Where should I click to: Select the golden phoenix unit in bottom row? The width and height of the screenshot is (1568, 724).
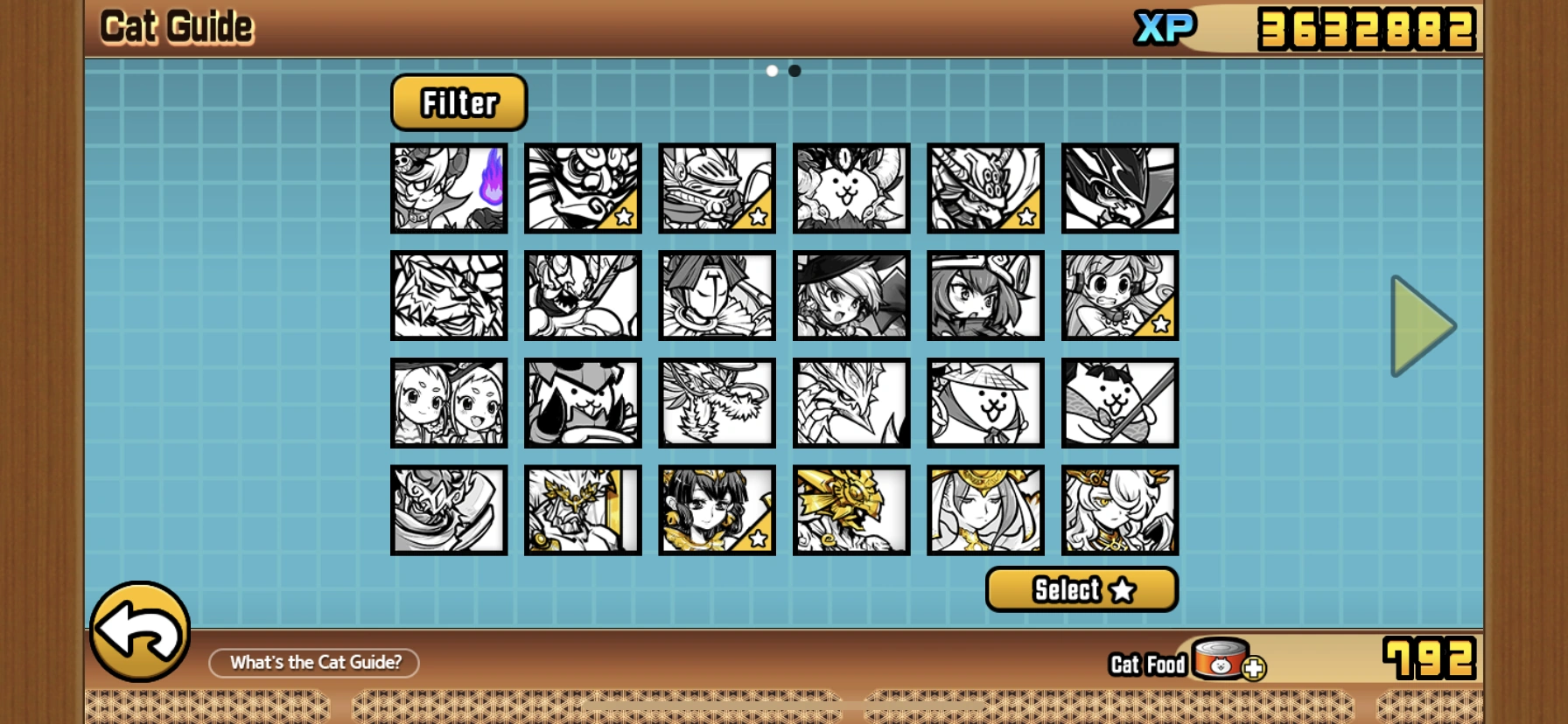coord(851,510)
